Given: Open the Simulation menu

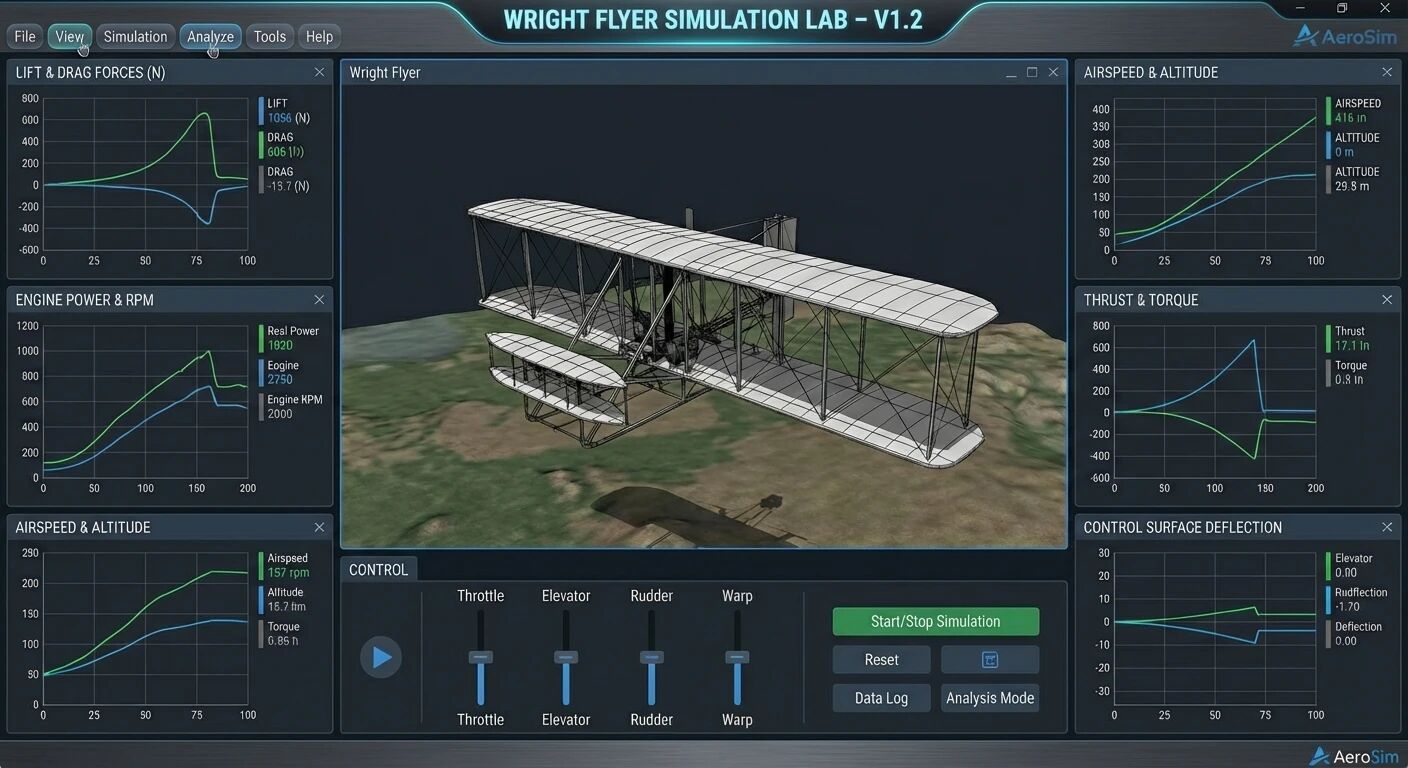Looking at the screenshot, I should pos(135,37).
